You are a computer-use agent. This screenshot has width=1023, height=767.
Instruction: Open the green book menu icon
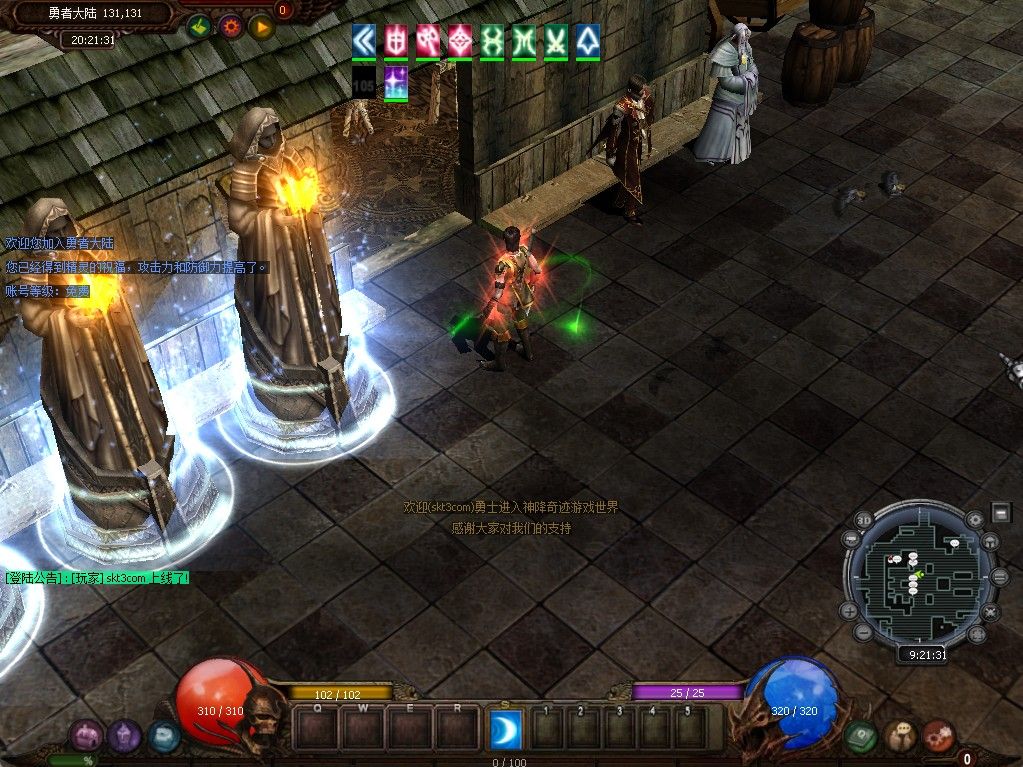click(861, 737)
